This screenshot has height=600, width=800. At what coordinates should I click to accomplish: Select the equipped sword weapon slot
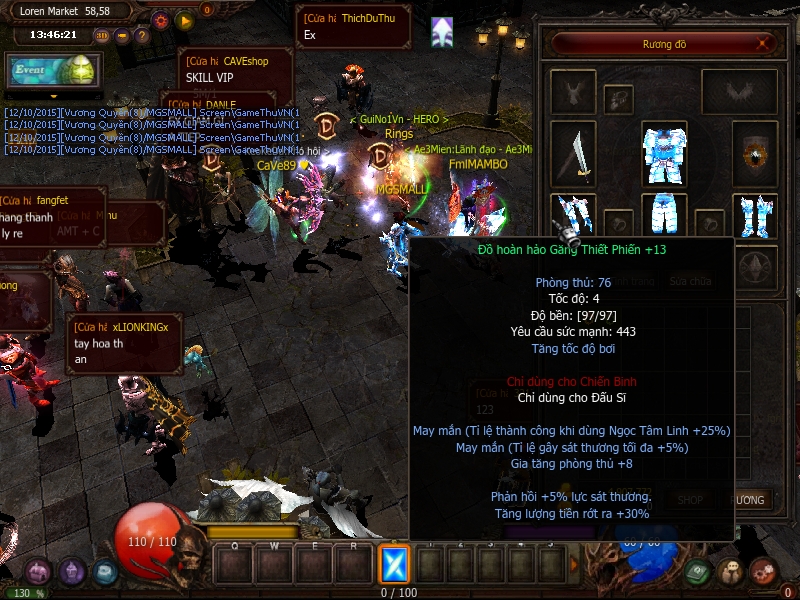coord(573,155)
